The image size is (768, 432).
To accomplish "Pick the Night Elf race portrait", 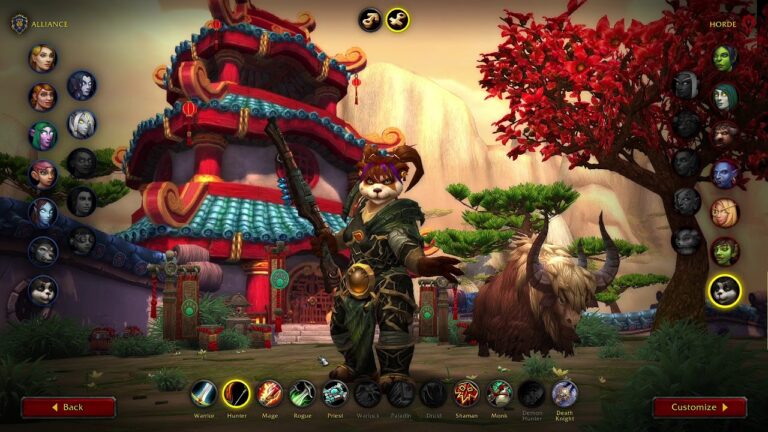I will point(42,135).
